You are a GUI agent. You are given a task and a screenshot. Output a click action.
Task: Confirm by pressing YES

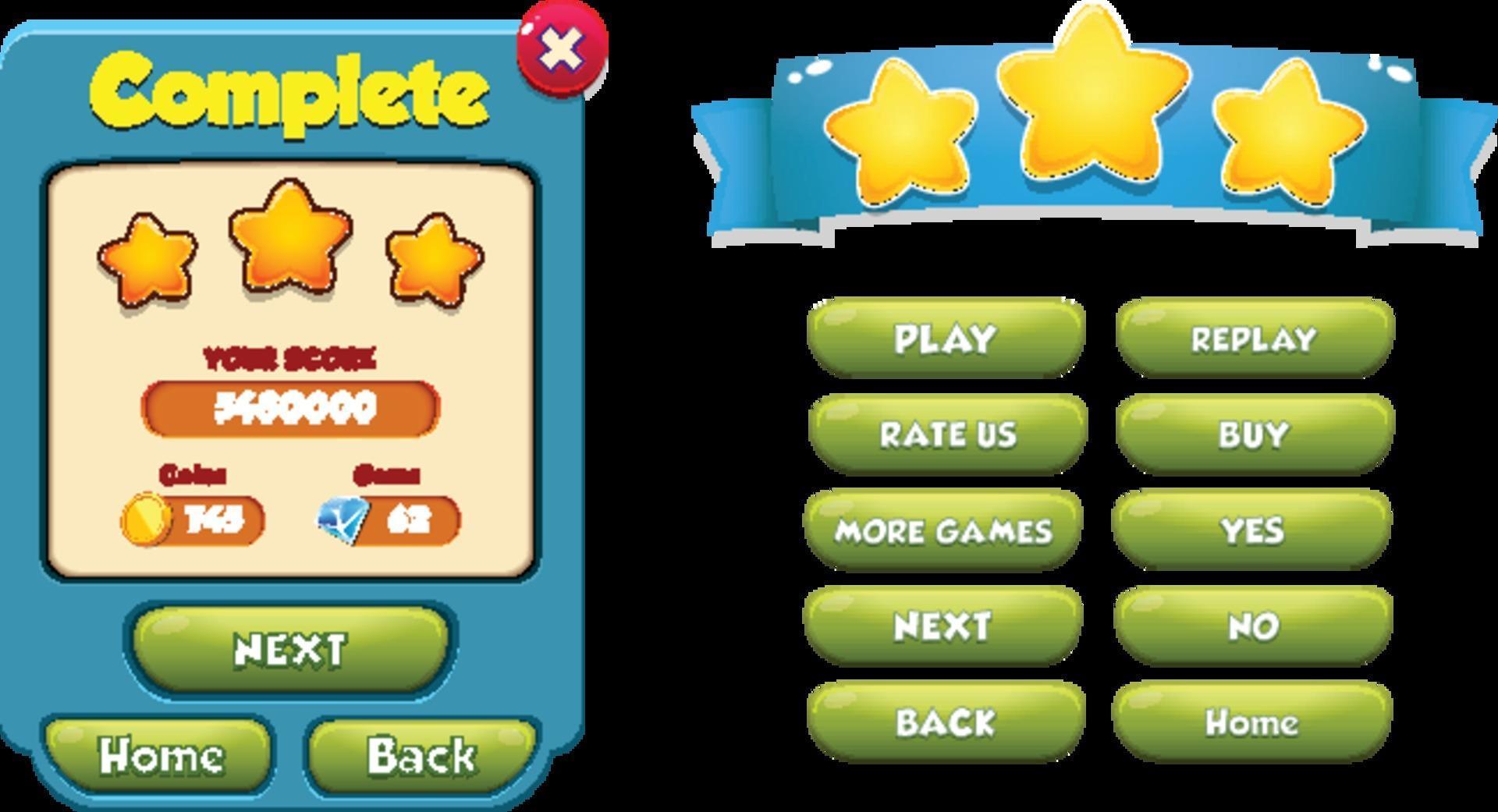pos(1252,529)
